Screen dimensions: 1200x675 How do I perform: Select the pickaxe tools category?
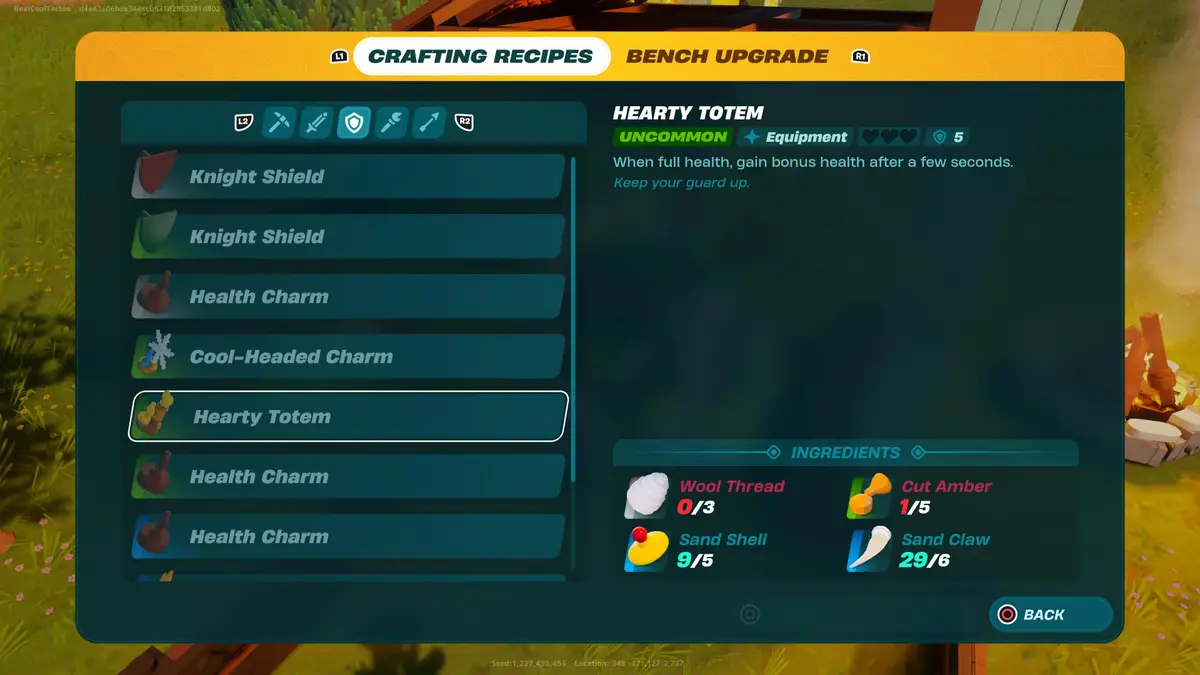pos(278,123)
